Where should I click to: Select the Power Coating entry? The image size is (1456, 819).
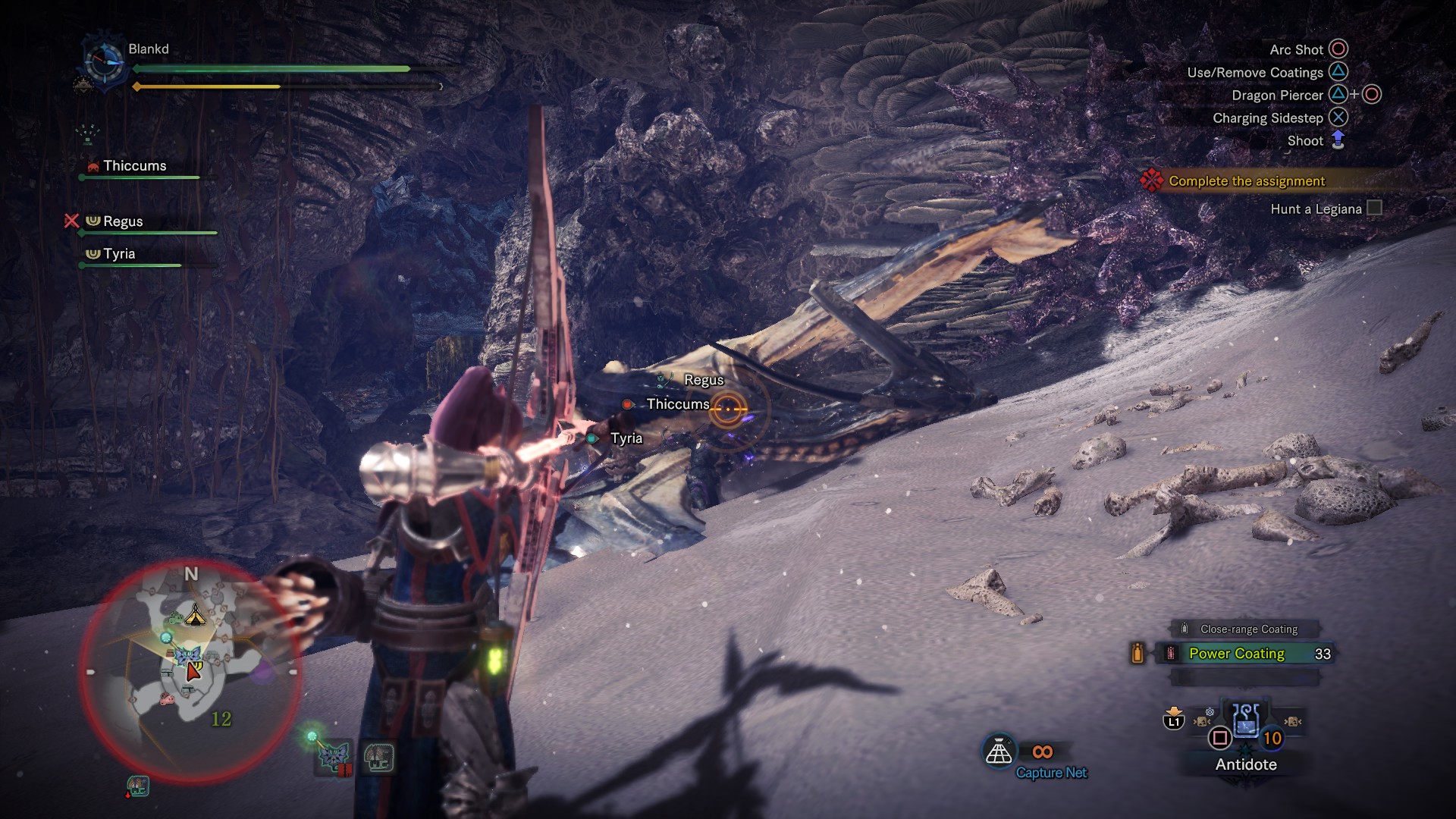point(1236,654)
